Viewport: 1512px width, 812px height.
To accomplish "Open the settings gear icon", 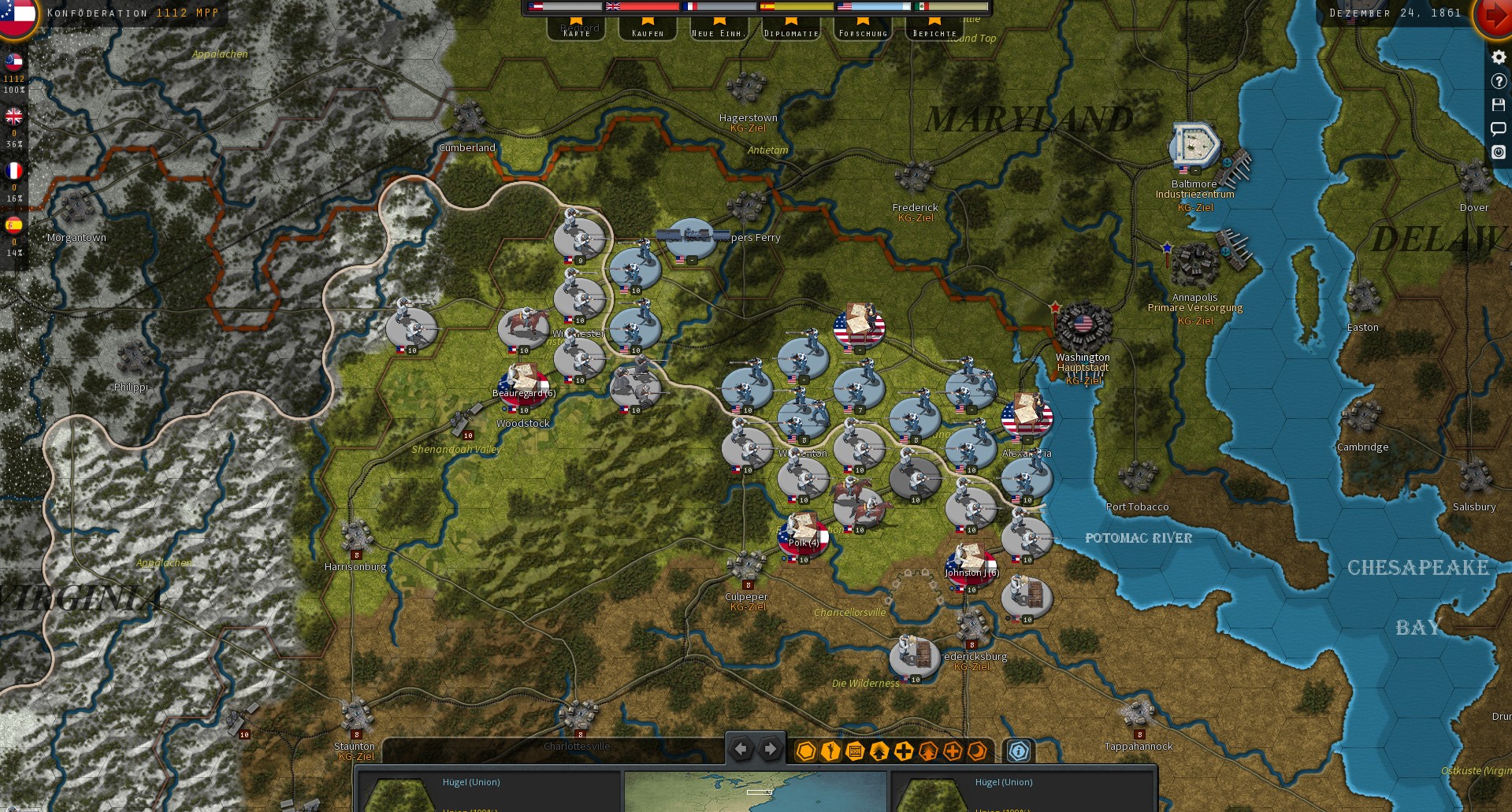I will 1499,57.
